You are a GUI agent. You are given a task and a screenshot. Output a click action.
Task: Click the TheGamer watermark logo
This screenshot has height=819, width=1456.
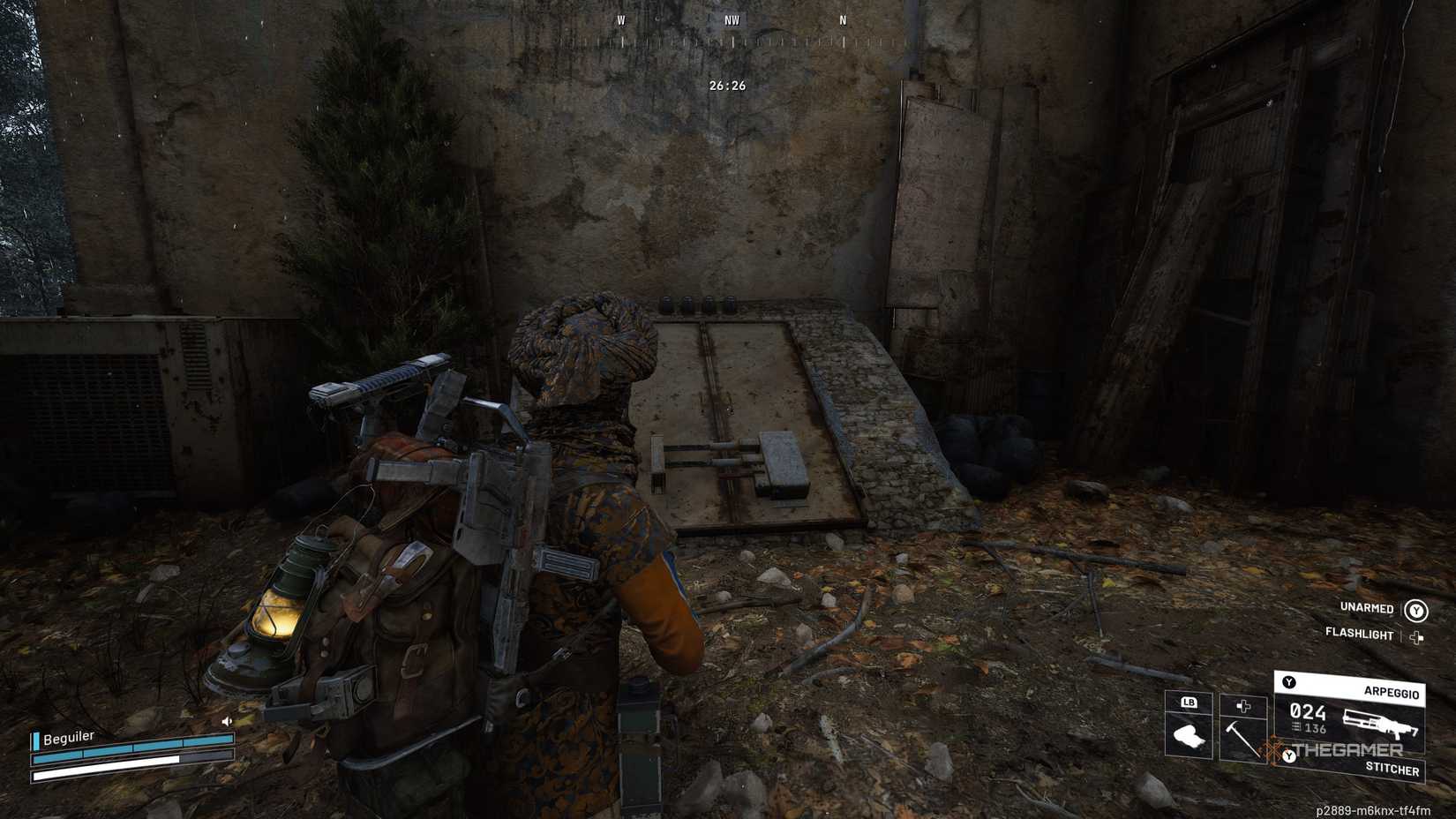pyautogui.click(x=1346, y=748)
